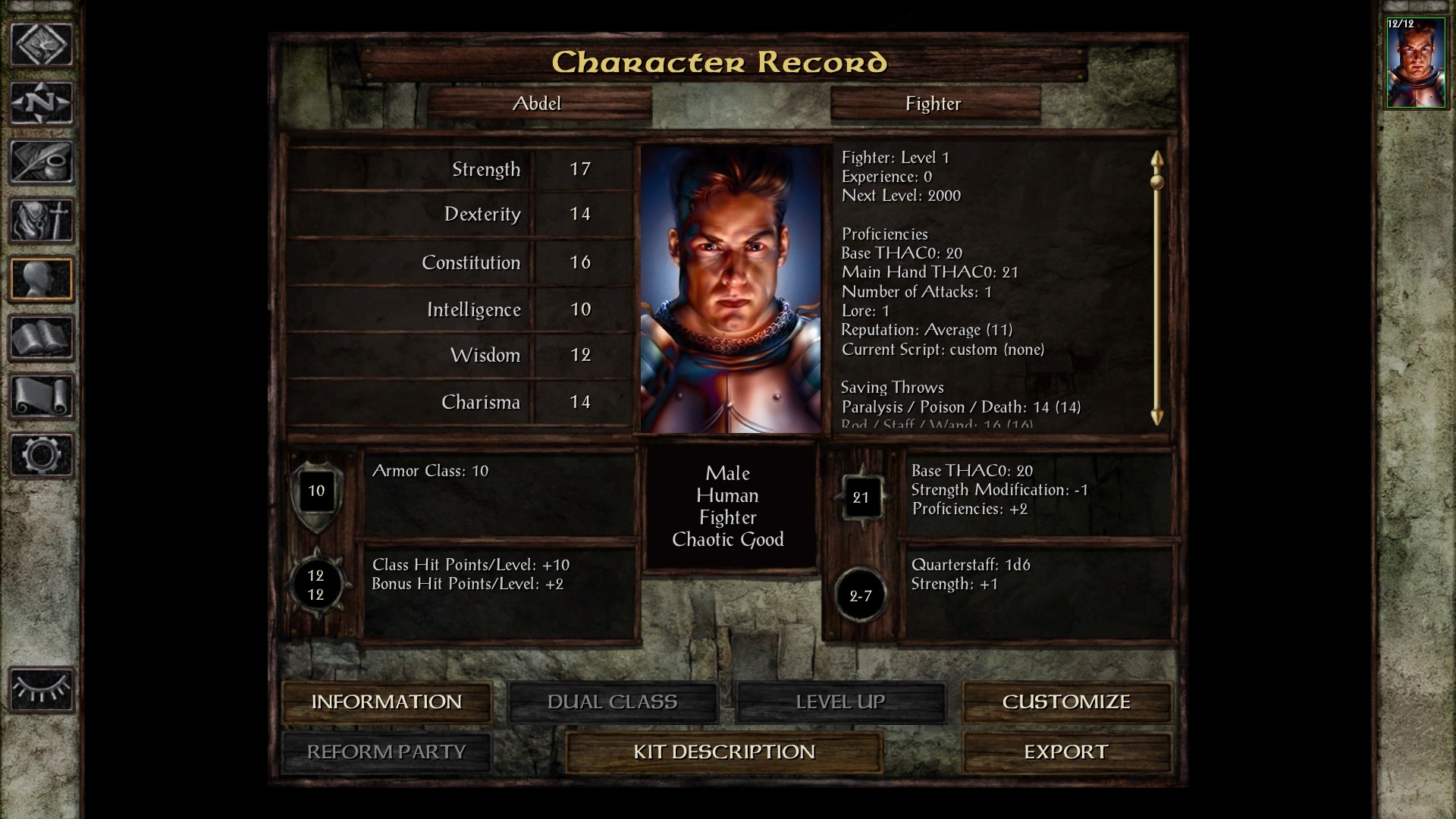Click the Reform Party button
Screen dimensions: 1456x819
click(387, 752)
